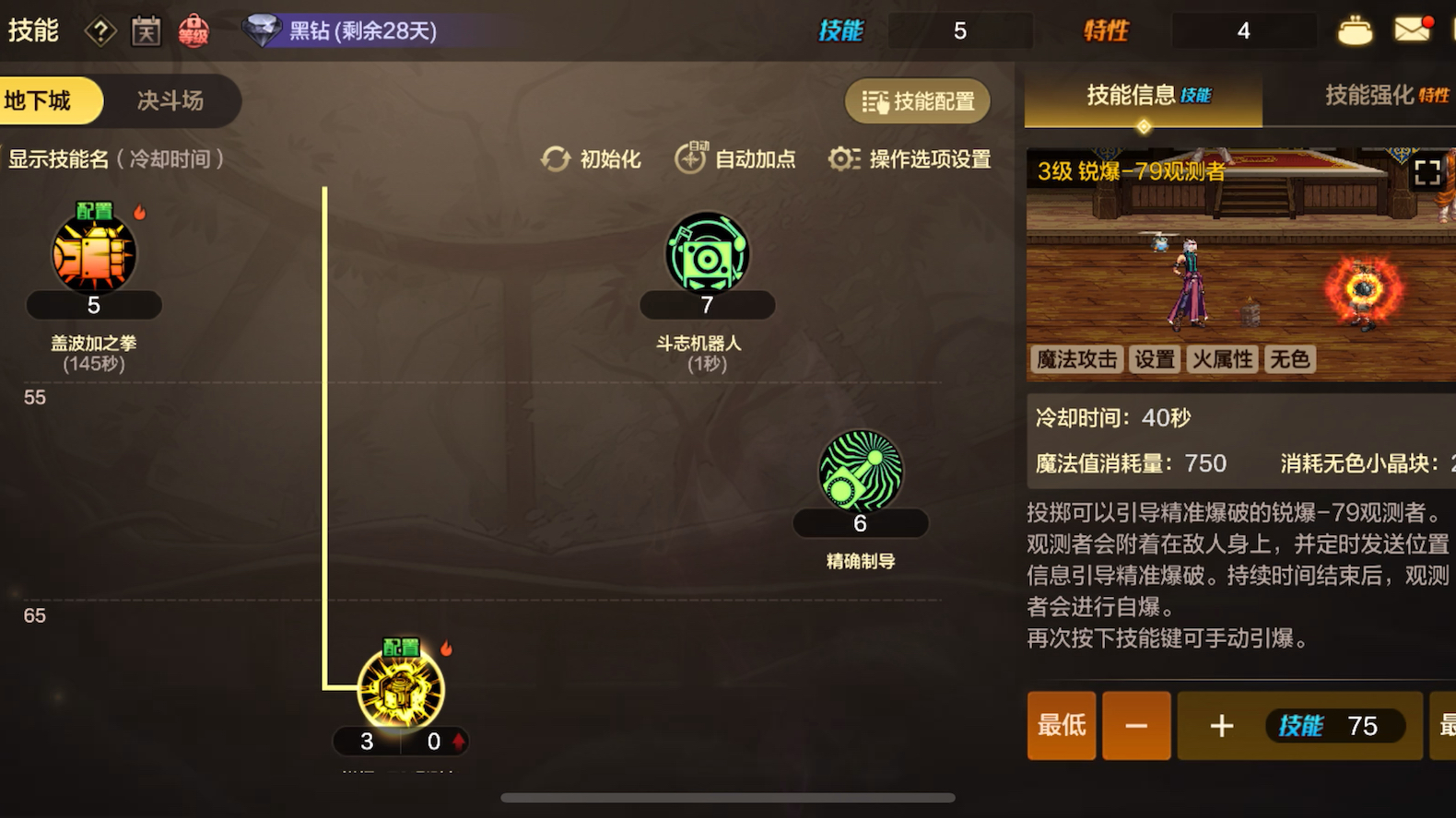Viewport: 1456px width, 818px height.
Task: Click the 黑钻 membership banner
Action: (x=350, y=31)
